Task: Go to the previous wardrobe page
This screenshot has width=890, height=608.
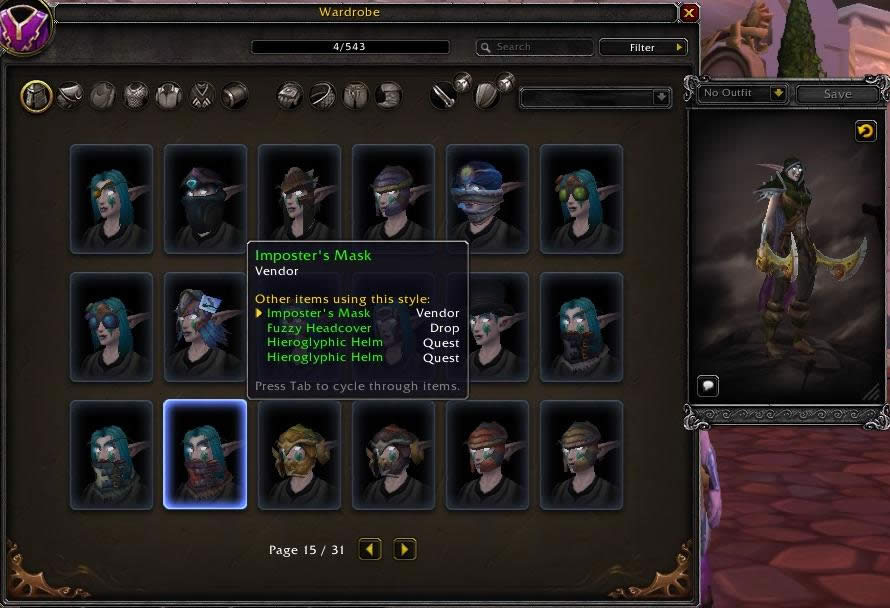Action: coord(370,549)
